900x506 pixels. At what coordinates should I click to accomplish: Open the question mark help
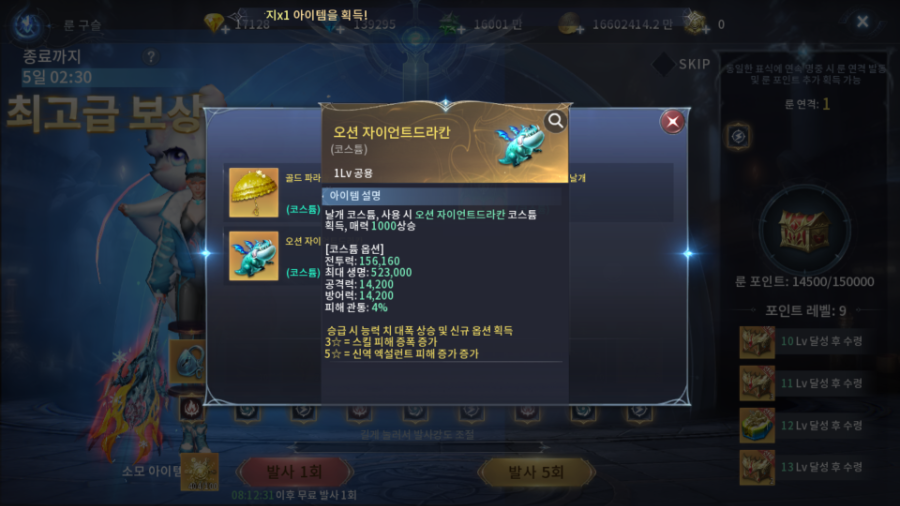(x=151, y=57)
